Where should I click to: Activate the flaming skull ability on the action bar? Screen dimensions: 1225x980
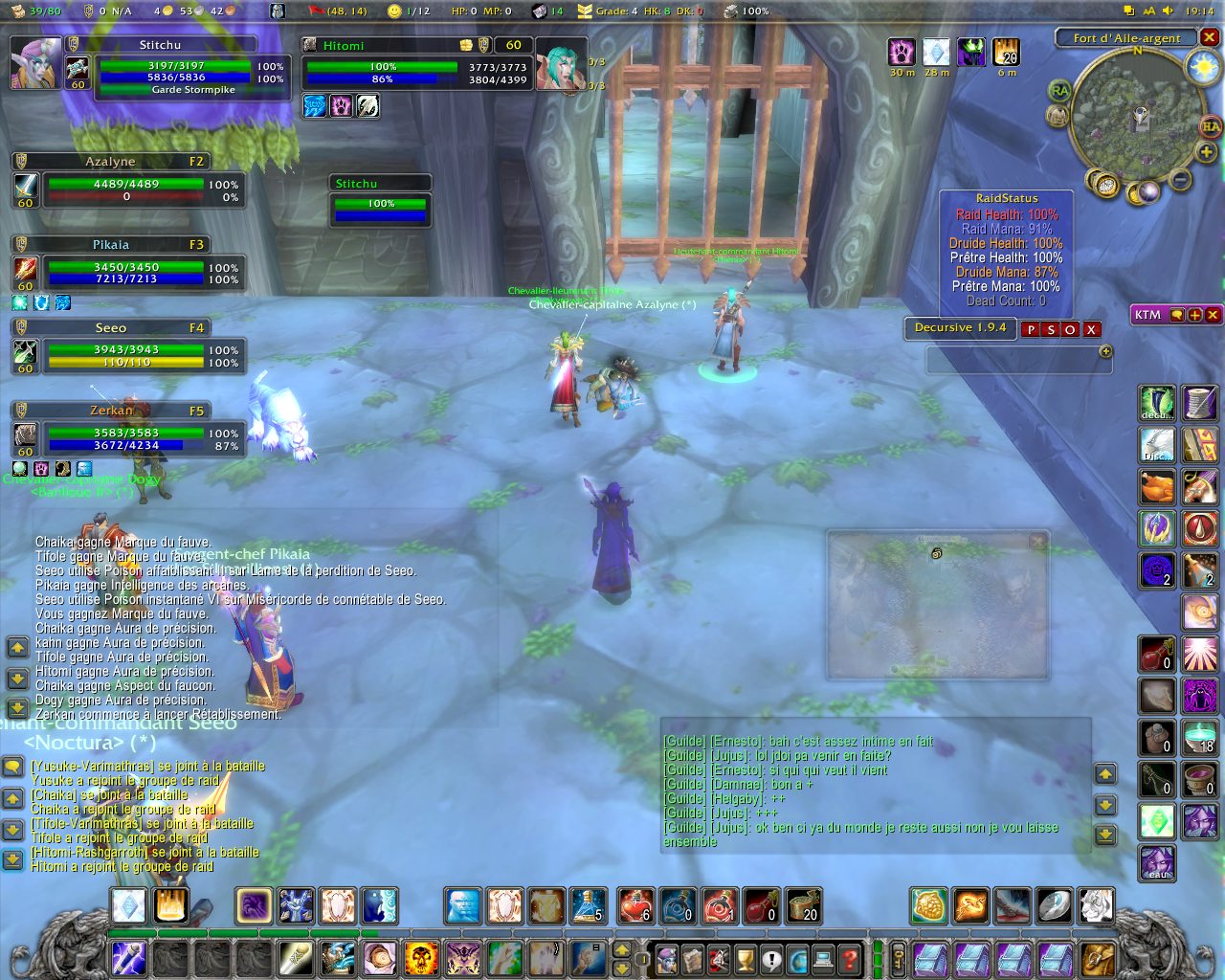tap(421, 957)
